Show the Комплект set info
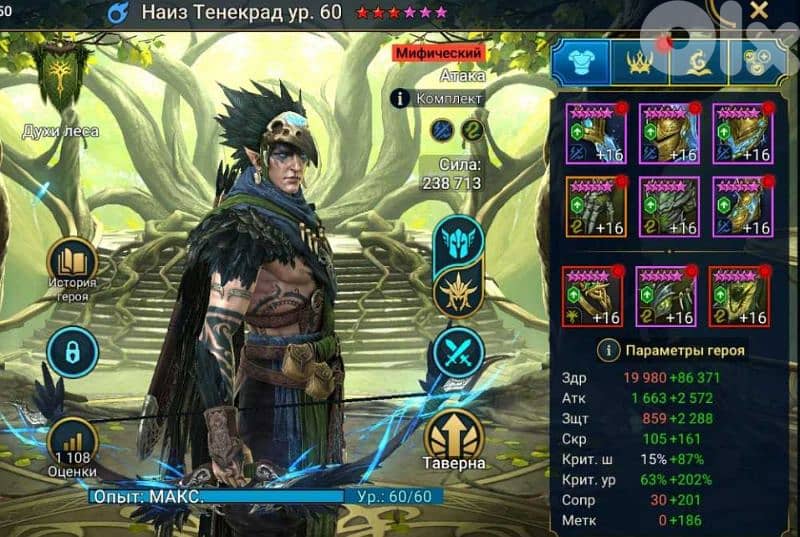The height and width of the screenshot is (537, 800). click(x=438, y=98)
